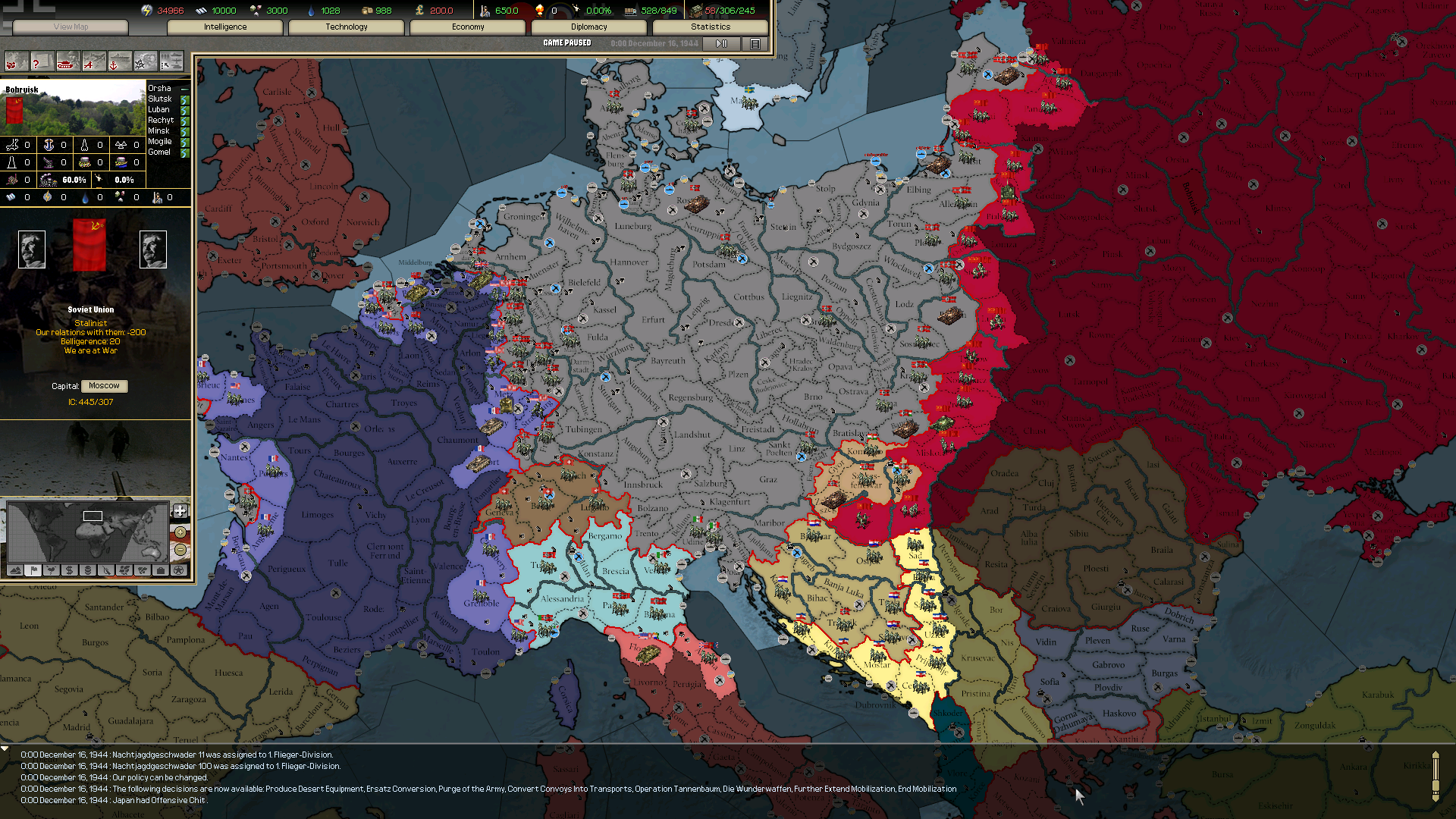Click the Moscow capital button in the Soviet panel

[104, 385]
